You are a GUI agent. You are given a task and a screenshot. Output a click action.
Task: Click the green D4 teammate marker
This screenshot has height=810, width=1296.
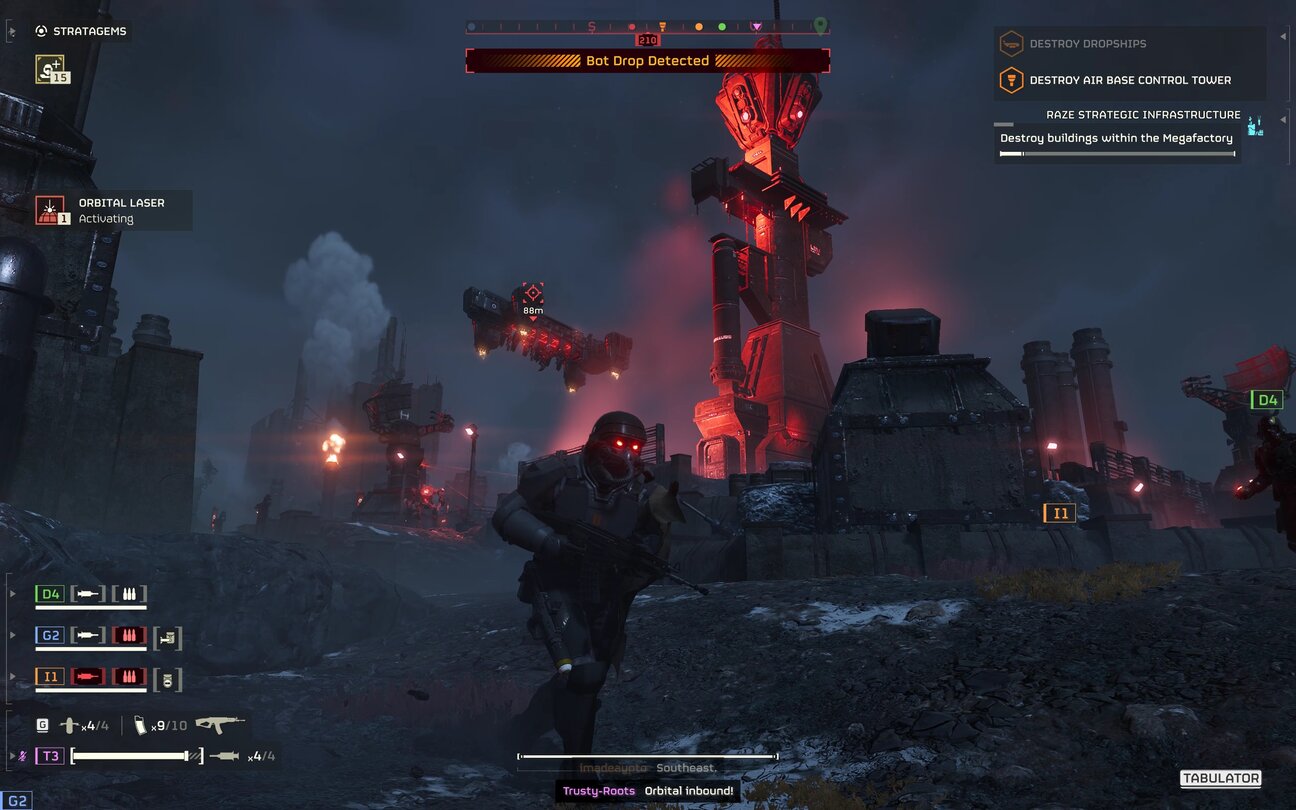click(x=1266, y=400)
